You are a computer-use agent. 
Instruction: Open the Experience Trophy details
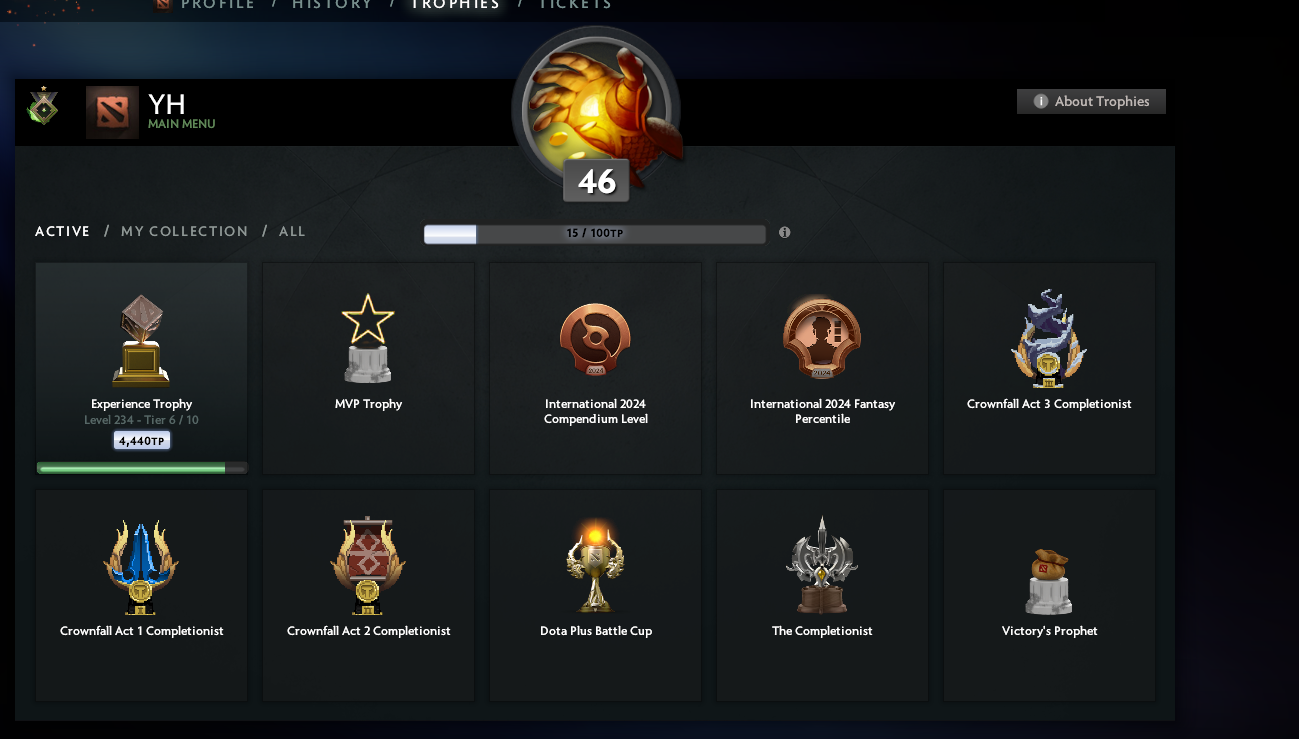pos(141,368)
